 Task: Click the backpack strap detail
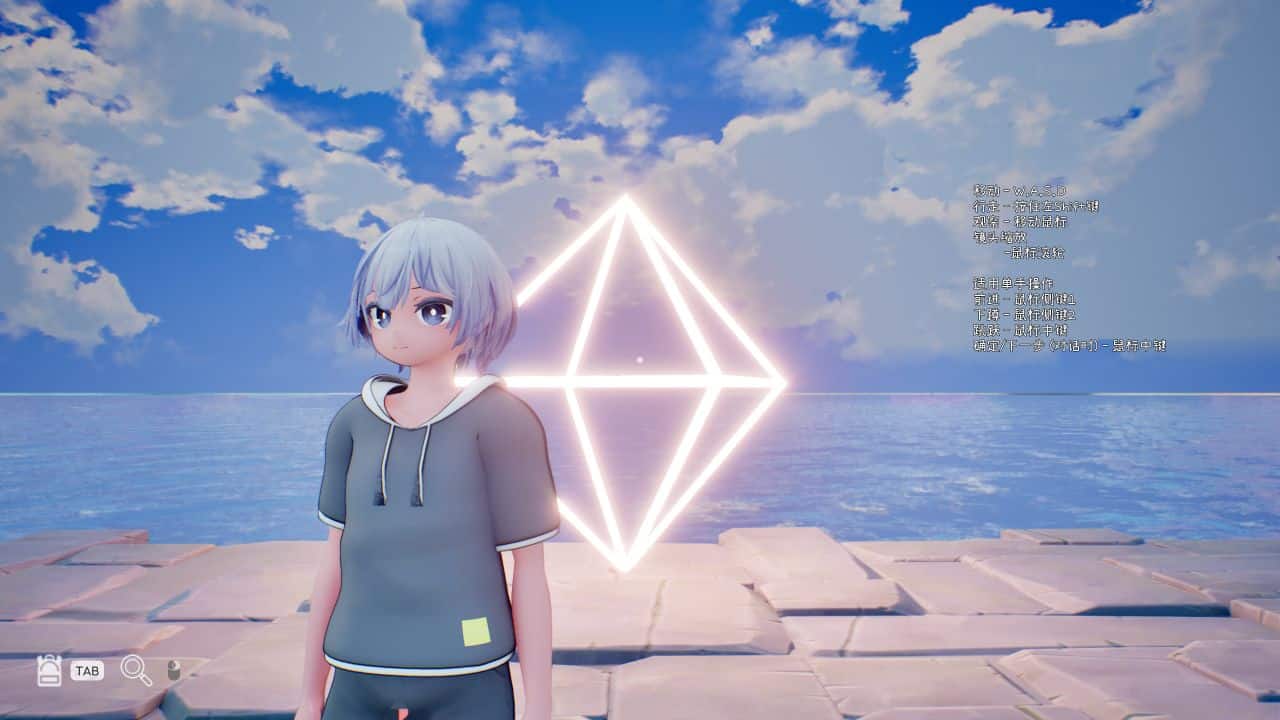(x=49, y=658)
